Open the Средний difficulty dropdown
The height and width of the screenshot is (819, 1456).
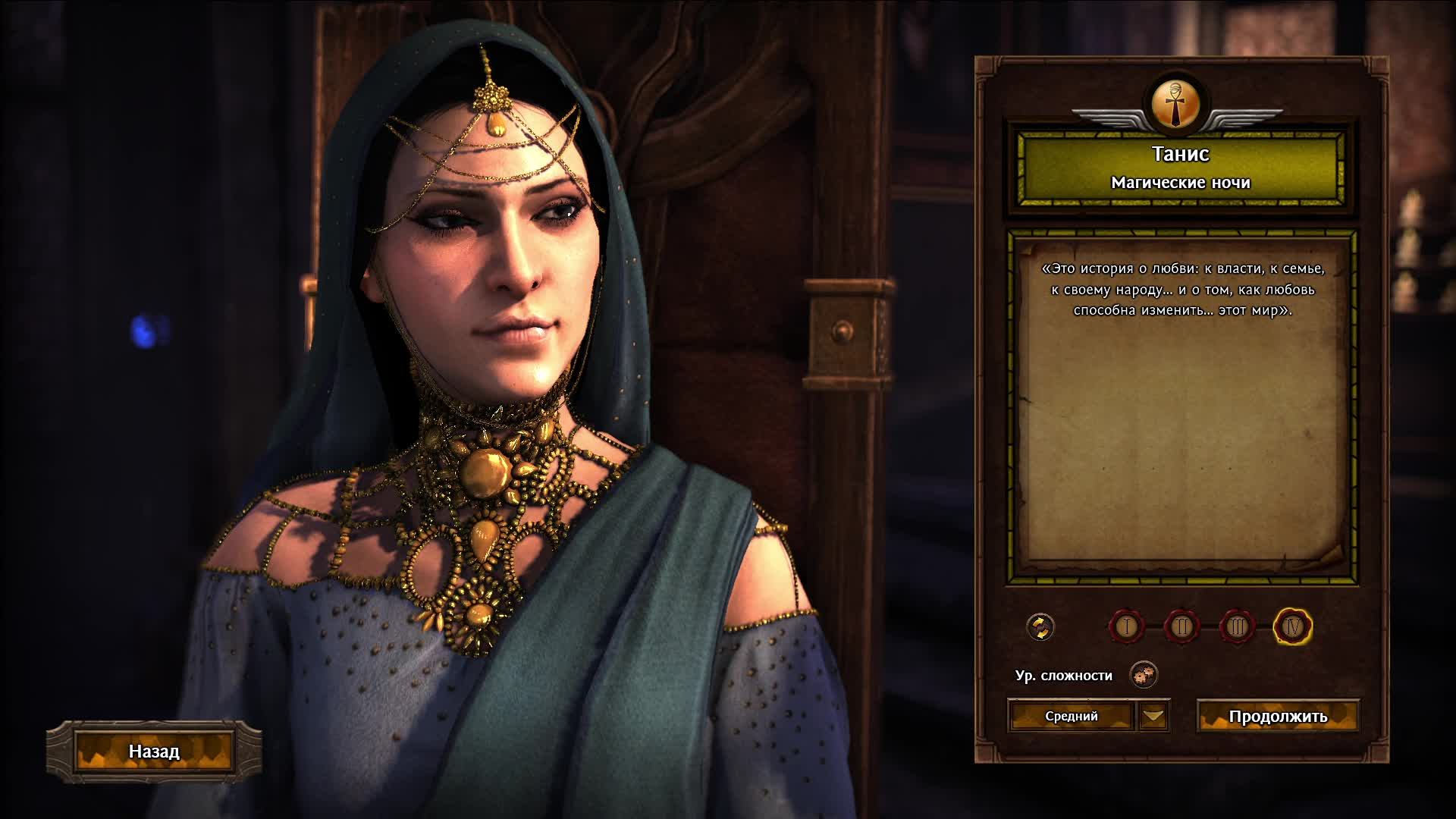click(x=1153, y=716)
